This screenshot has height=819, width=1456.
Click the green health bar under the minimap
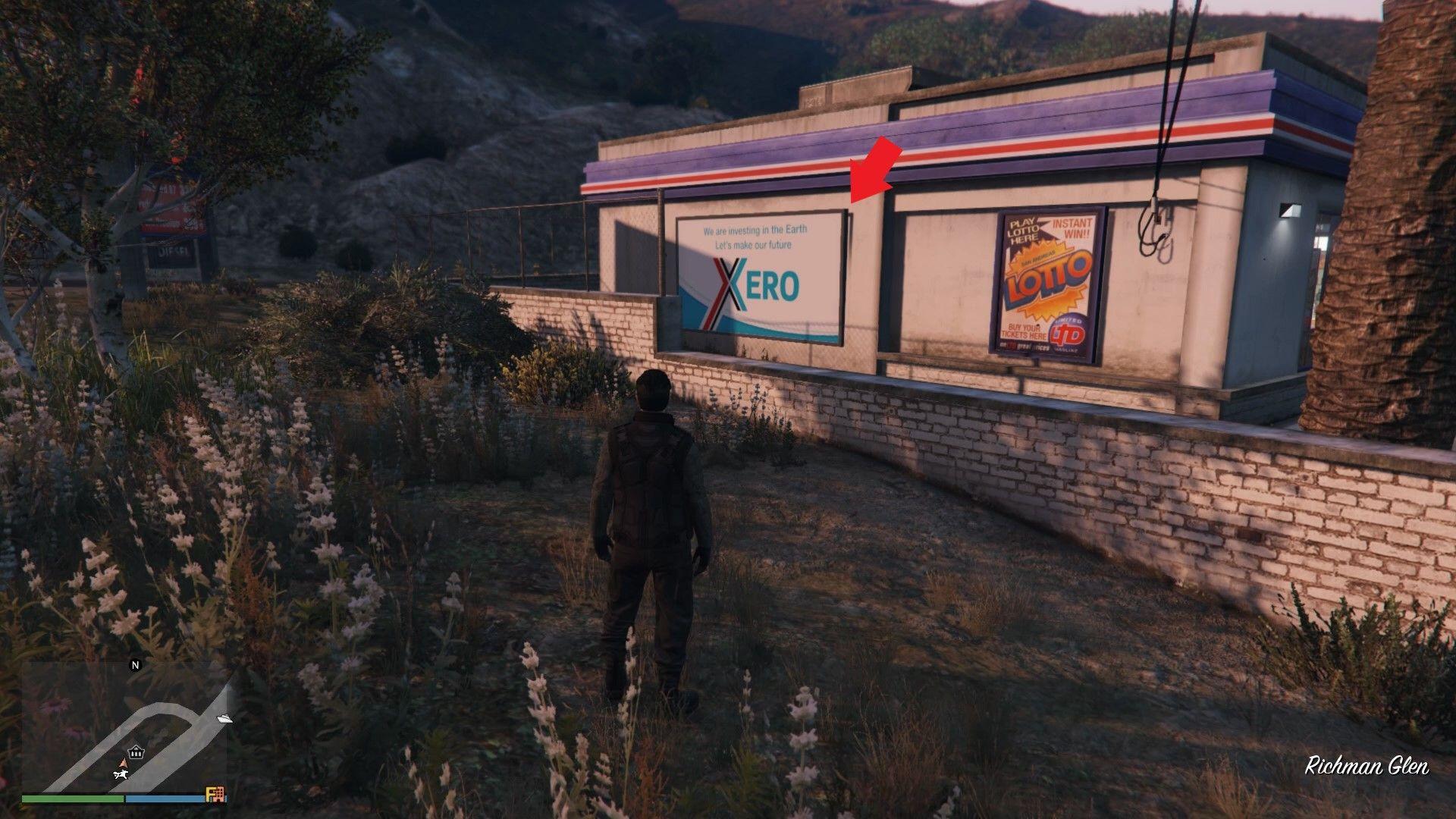pyautogui.click(x=74, y=799)
